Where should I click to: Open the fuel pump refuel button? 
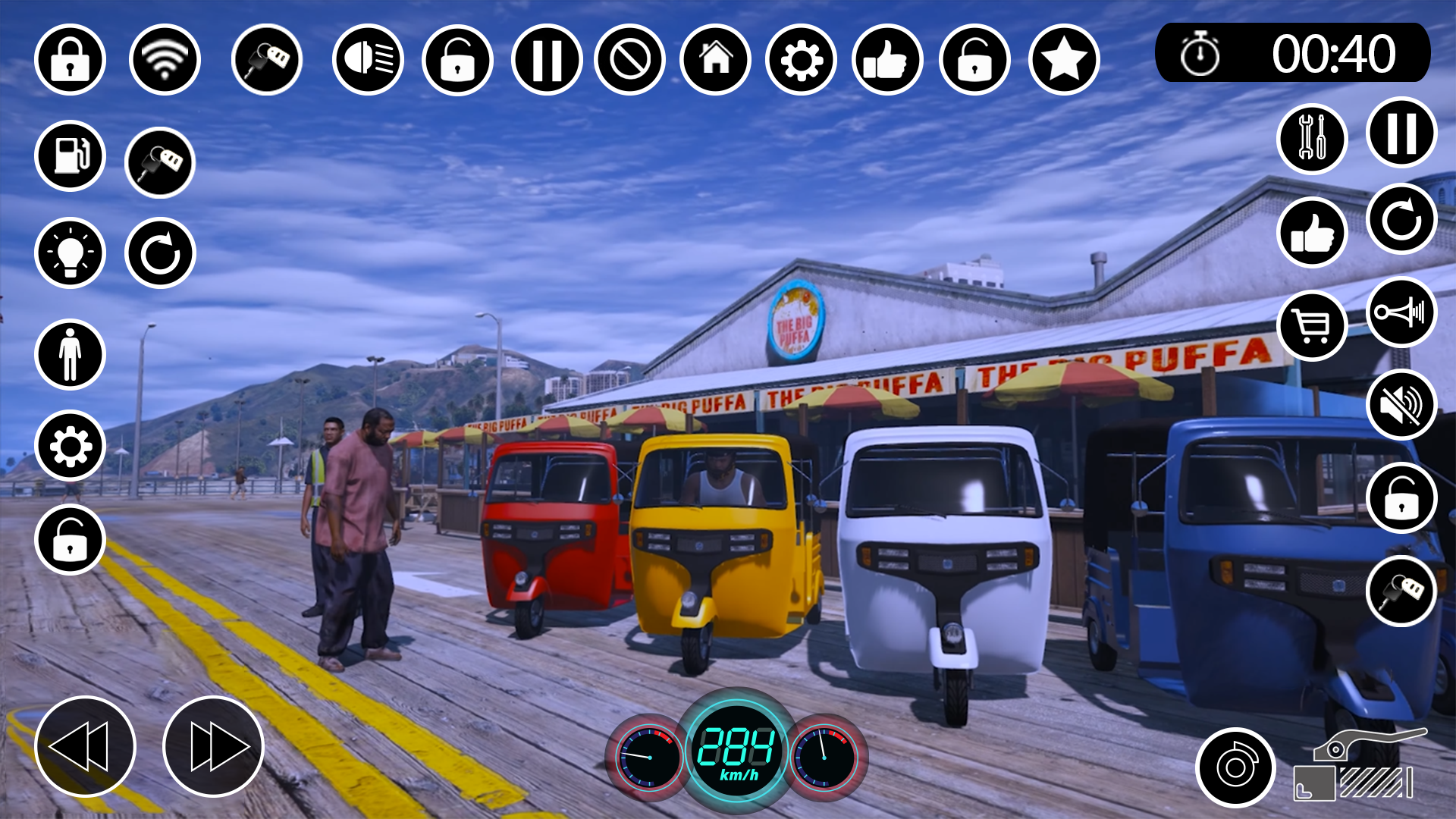pos(70,156)
